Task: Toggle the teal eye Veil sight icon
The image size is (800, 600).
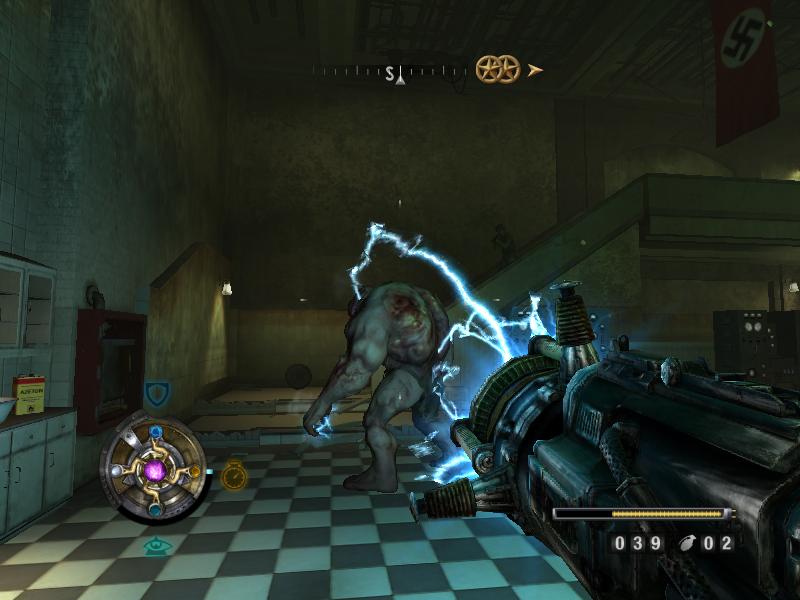Action: (x=153, y=546)
